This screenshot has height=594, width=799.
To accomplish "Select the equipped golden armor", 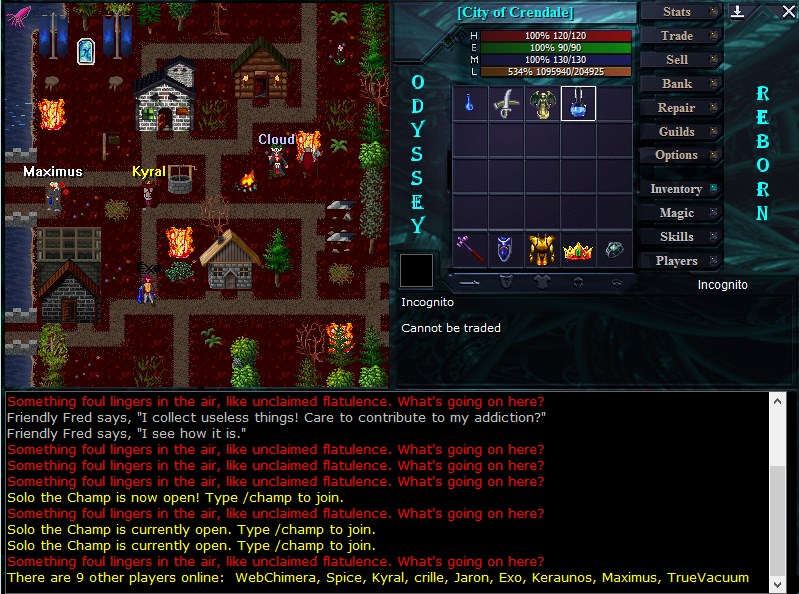I will tap(542, 248).
